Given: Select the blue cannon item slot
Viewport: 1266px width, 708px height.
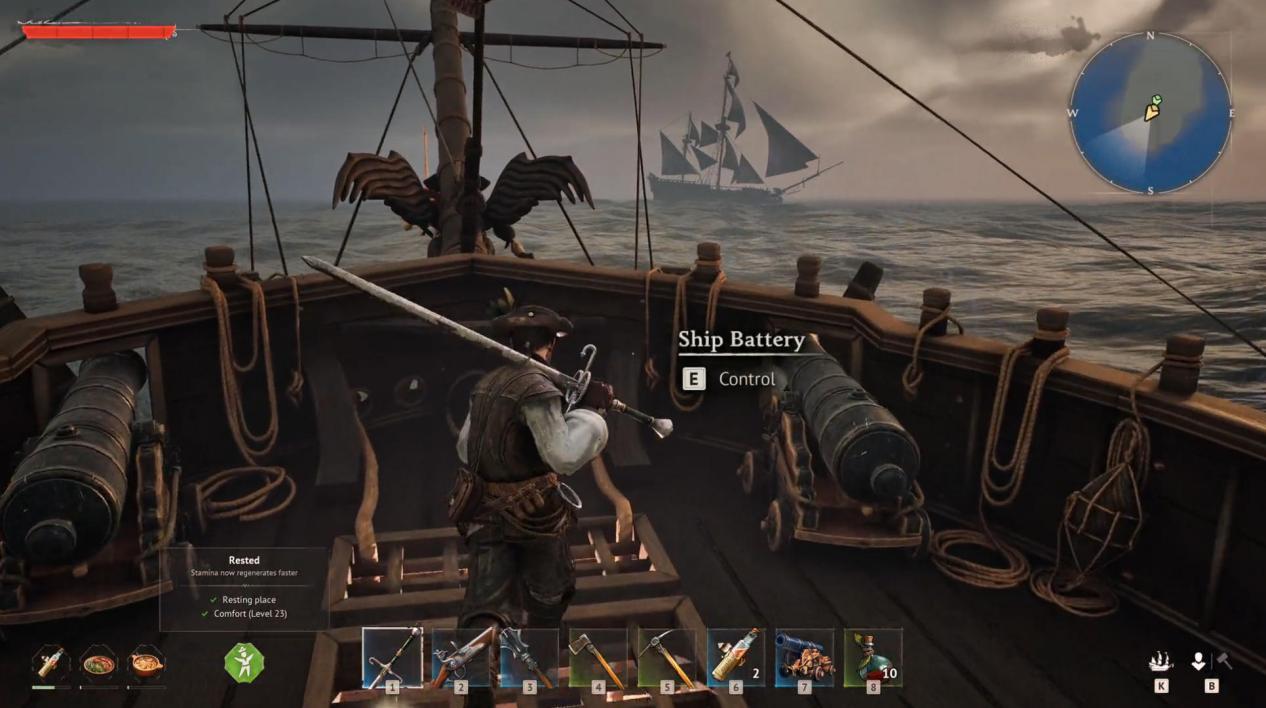Looking at the screenshot, I should [x=804, y=657].
